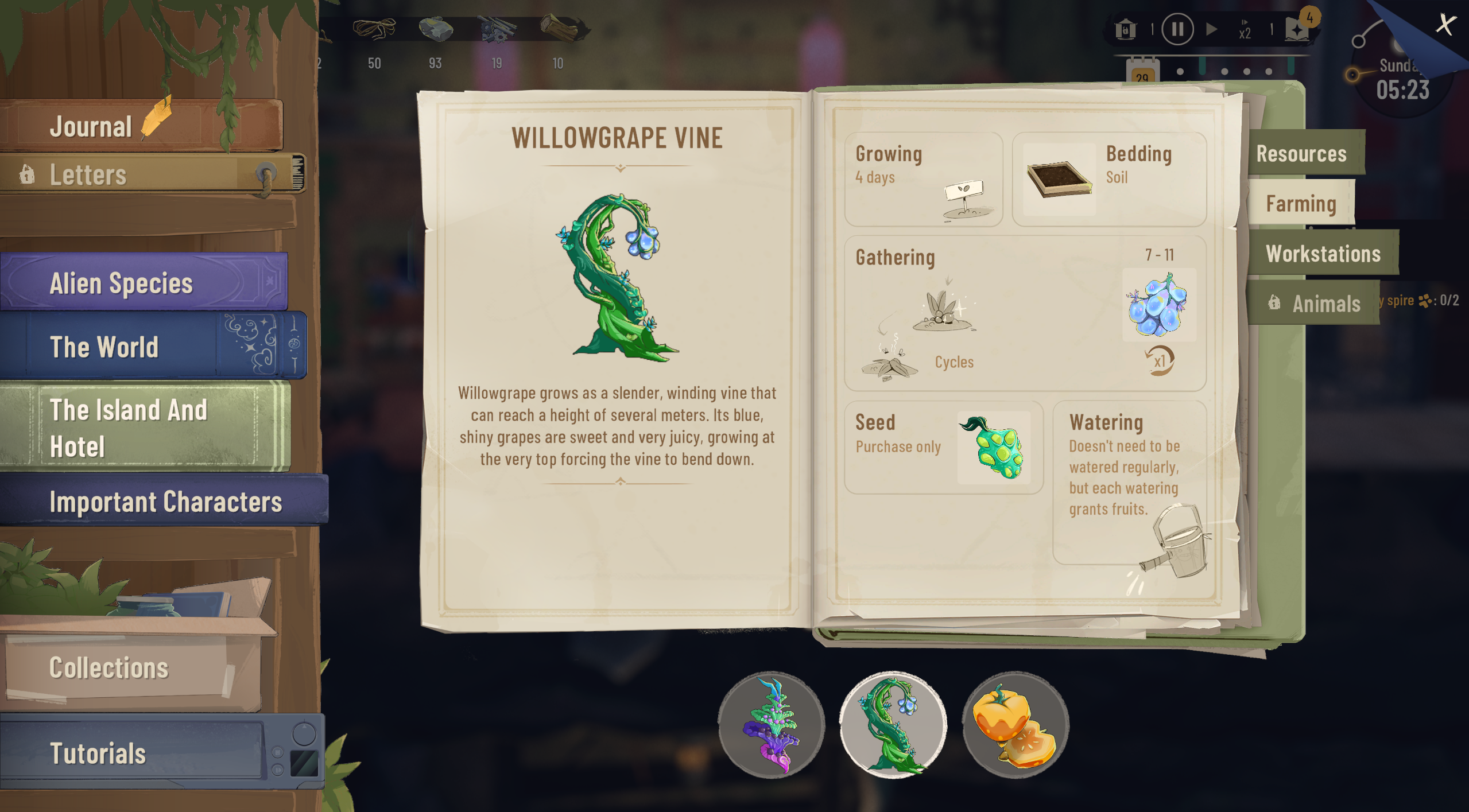Image resolution: width=1469 pixels, height=812 pixels.
Task: Set game speed to x2
Action: (x=1245, y=30)
